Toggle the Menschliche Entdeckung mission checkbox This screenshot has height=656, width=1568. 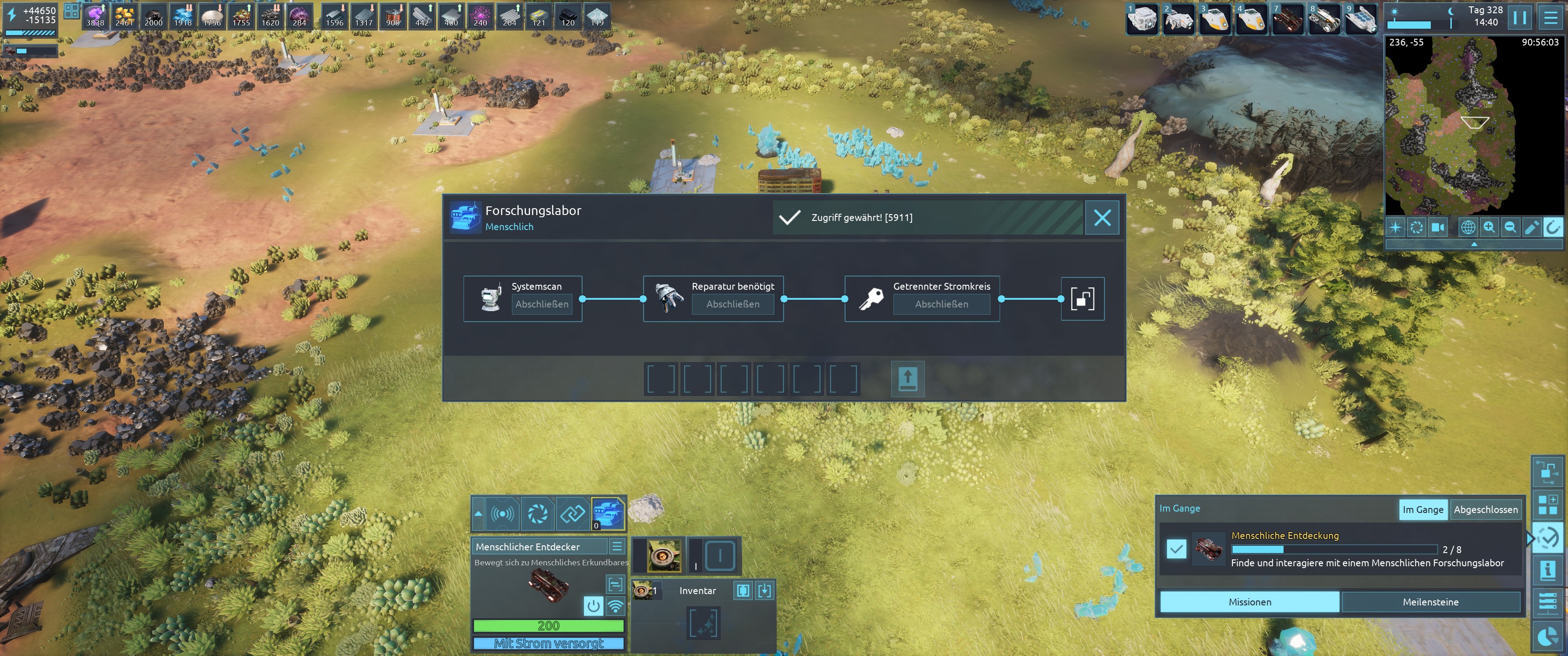pos(1176,549)
